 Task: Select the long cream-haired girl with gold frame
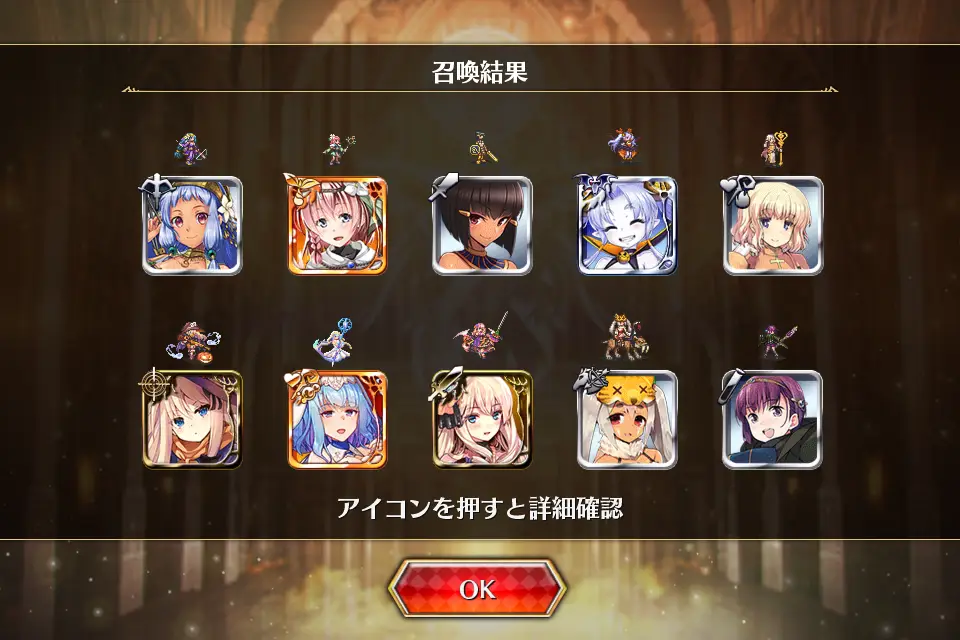482,420
